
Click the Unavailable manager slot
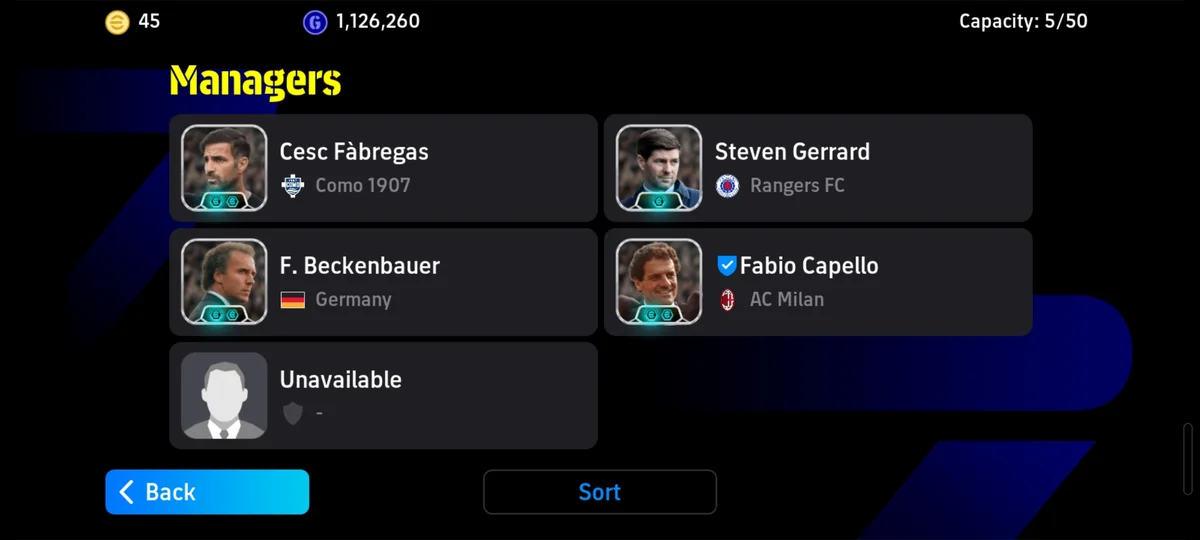[383, 396]
